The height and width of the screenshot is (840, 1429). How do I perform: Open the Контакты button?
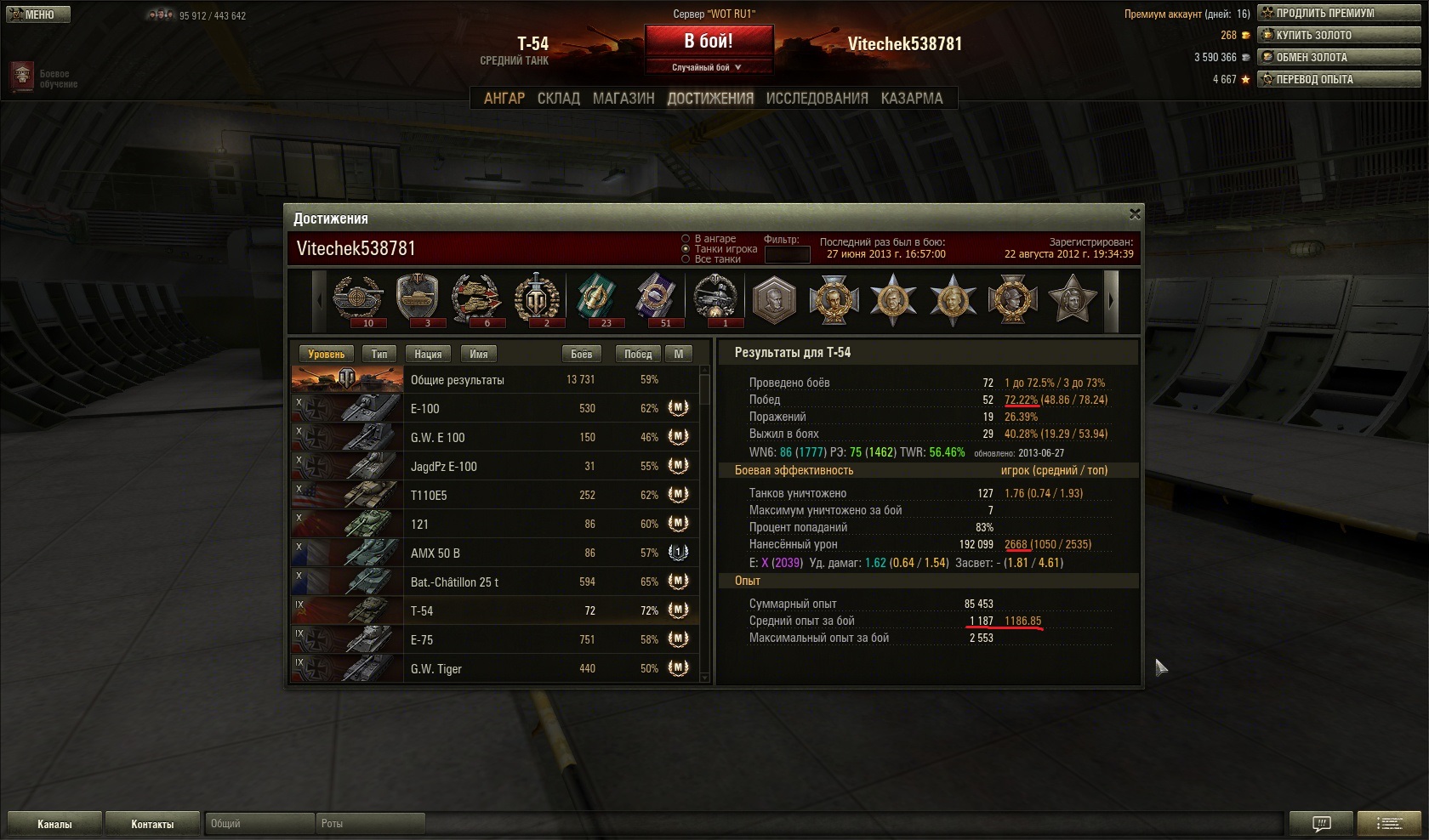(152, 824)
